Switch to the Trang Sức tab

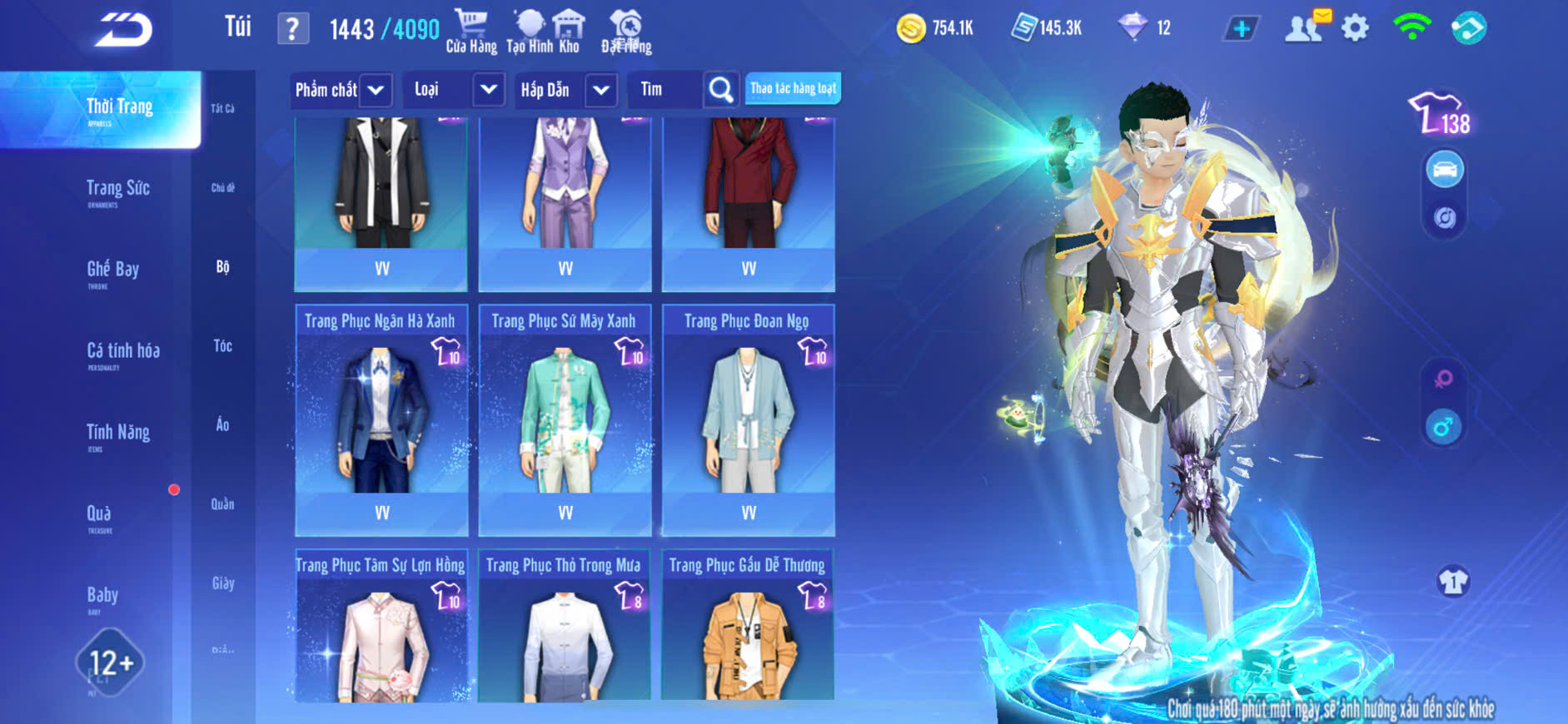point(117,190)
